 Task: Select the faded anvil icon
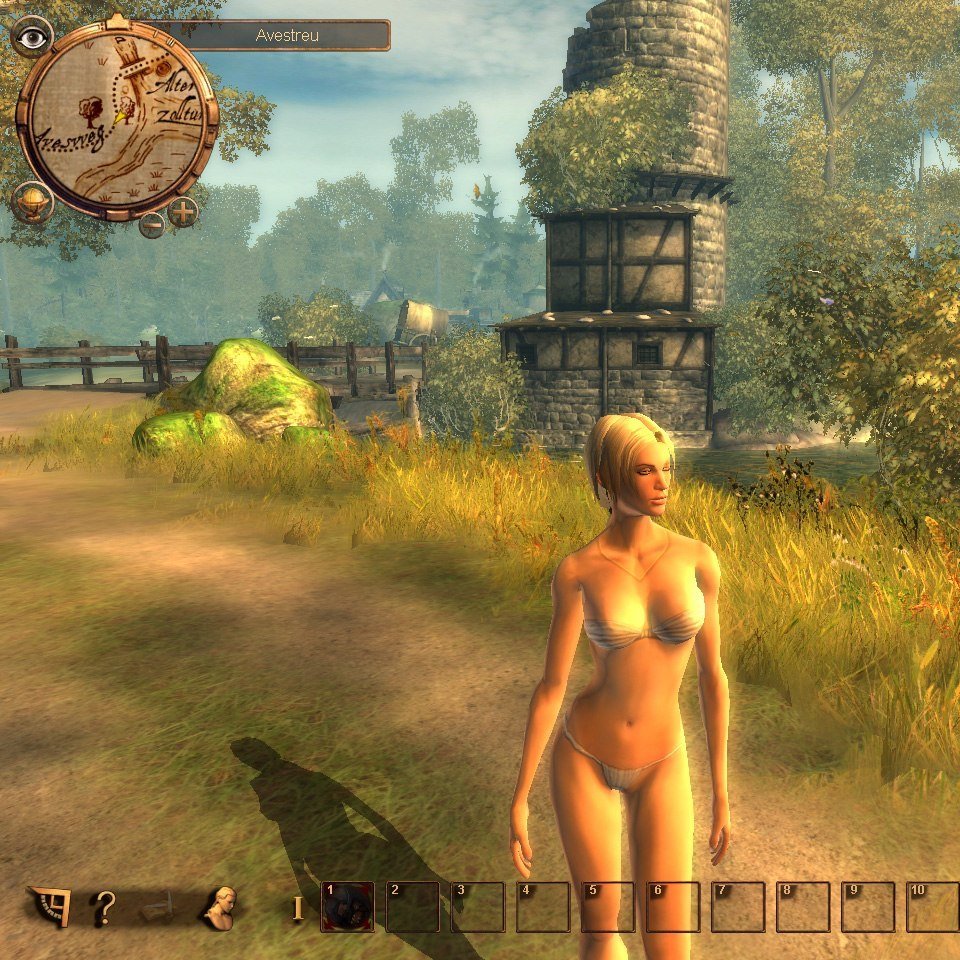point(160,908)
